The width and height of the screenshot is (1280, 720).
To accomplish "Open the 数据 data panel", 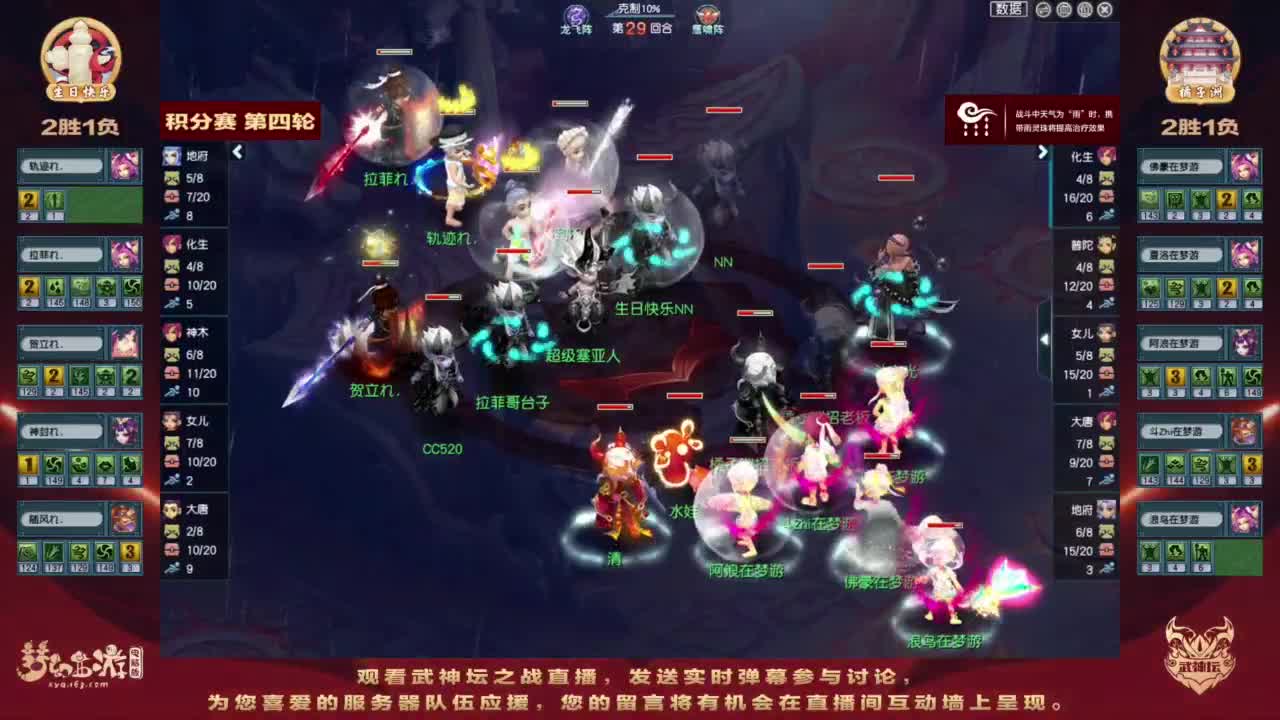I will pyautogui.click(x=1010, y=7).
